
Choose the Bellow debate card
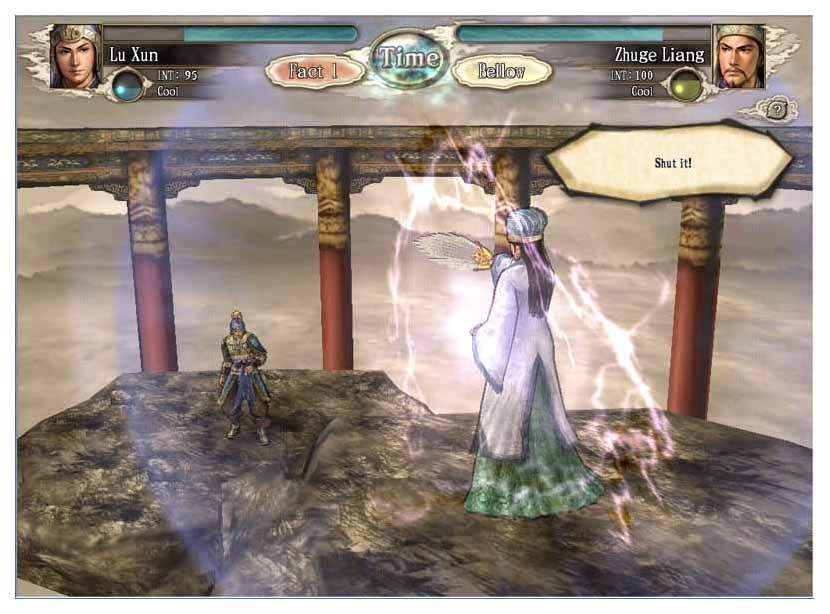[x=501, y=71]
